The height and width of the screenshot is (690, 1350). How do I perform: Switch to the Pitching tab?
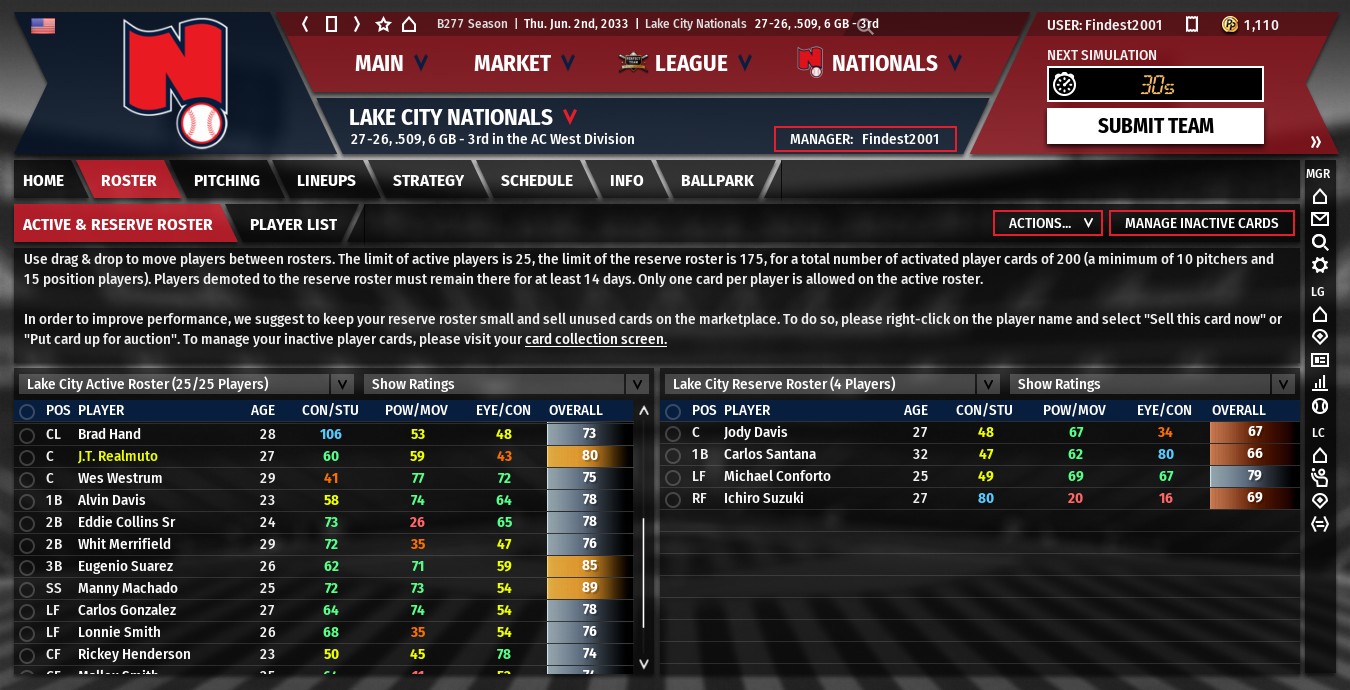(226, 181)
